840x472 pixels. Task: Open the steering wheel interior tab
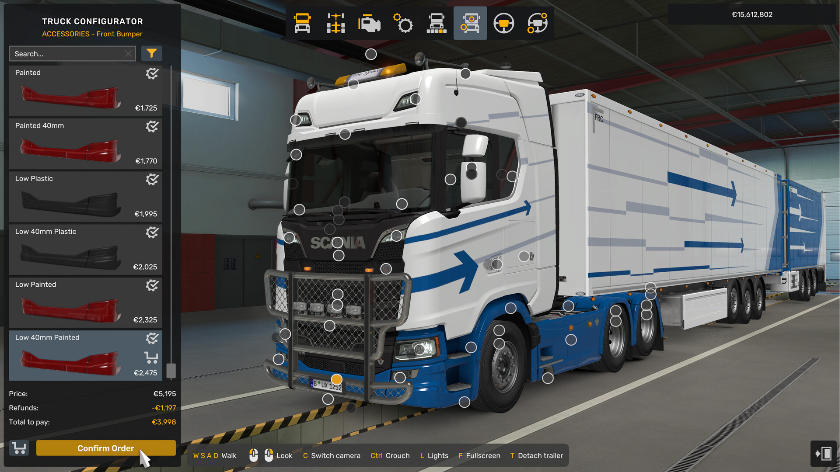(x=504, y=22)
